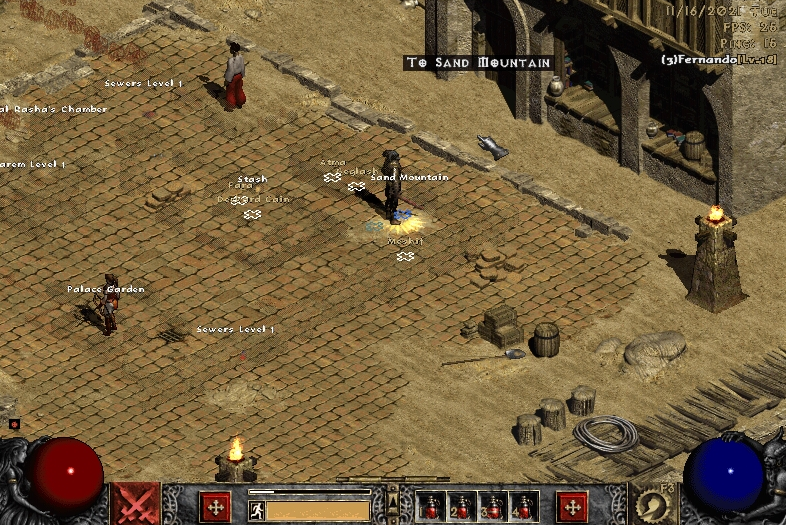
Task: Open the right-click skill selector icon
Action: pos(651,503)
